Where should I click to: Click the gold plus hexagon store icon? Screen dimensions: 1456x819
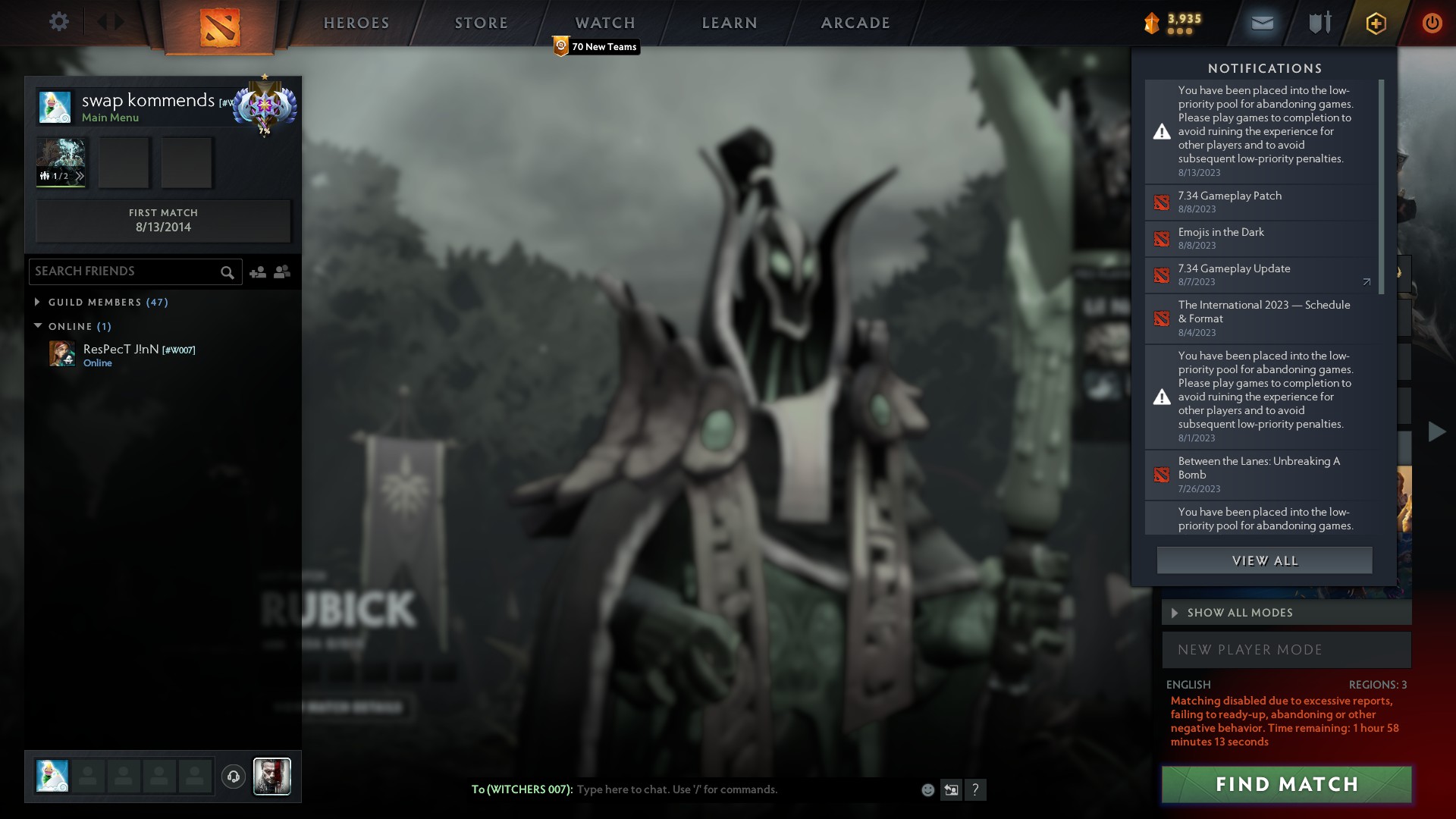coord(1376,22)
